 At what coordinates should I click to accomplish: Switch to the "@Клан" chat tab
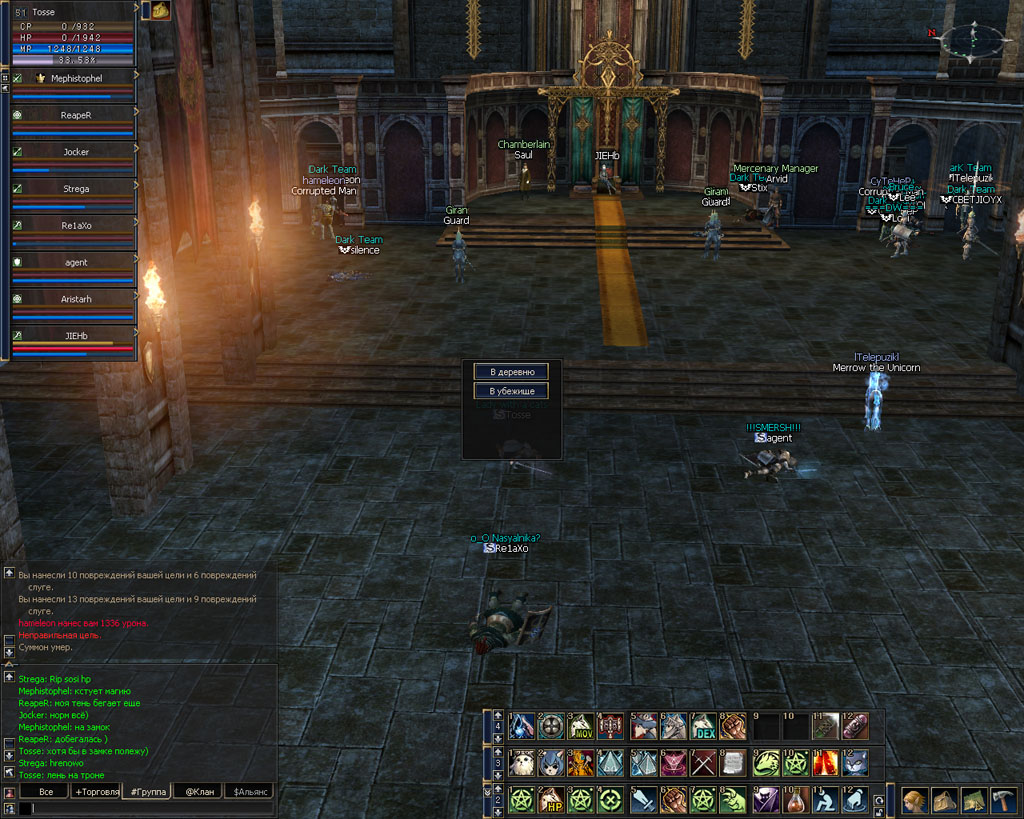pos(196,791)
